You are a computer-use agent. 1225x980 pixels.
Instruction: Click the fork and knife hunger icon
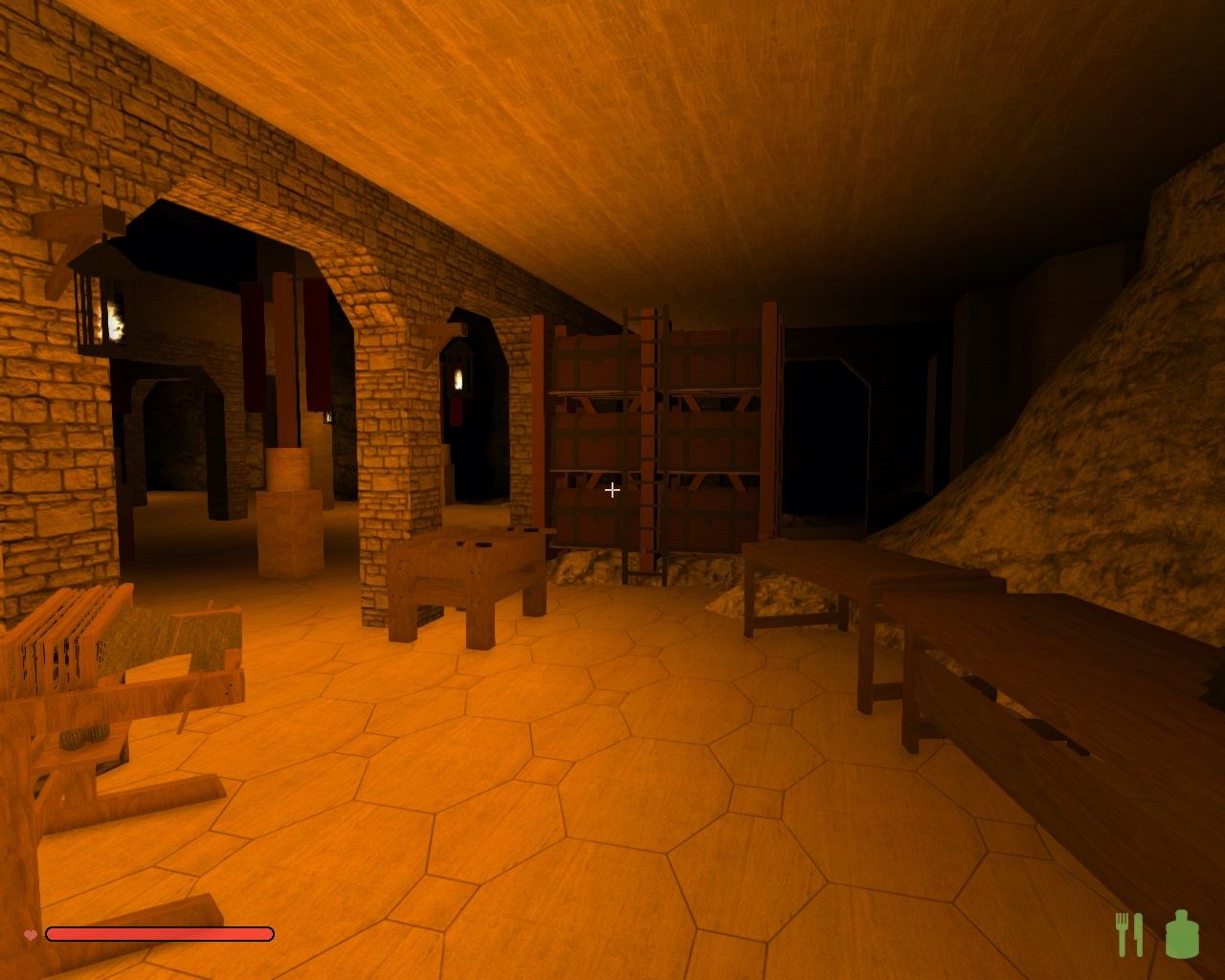(1129, 934)
